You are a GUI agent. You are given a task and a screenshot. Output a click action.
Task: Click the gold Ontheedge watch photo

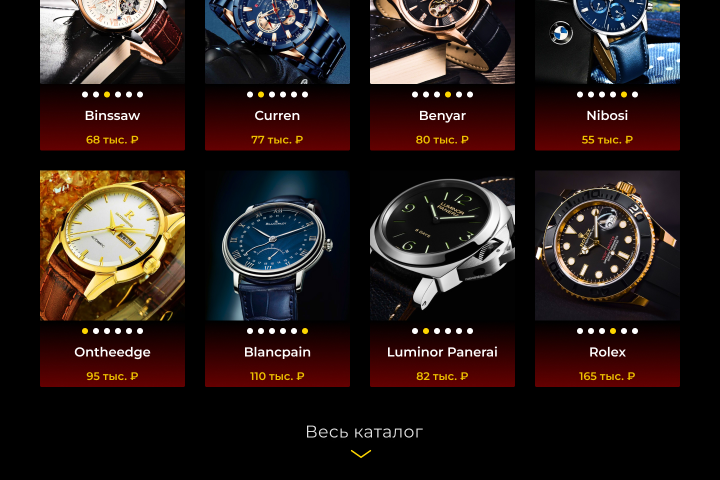(x=112, y=245)
